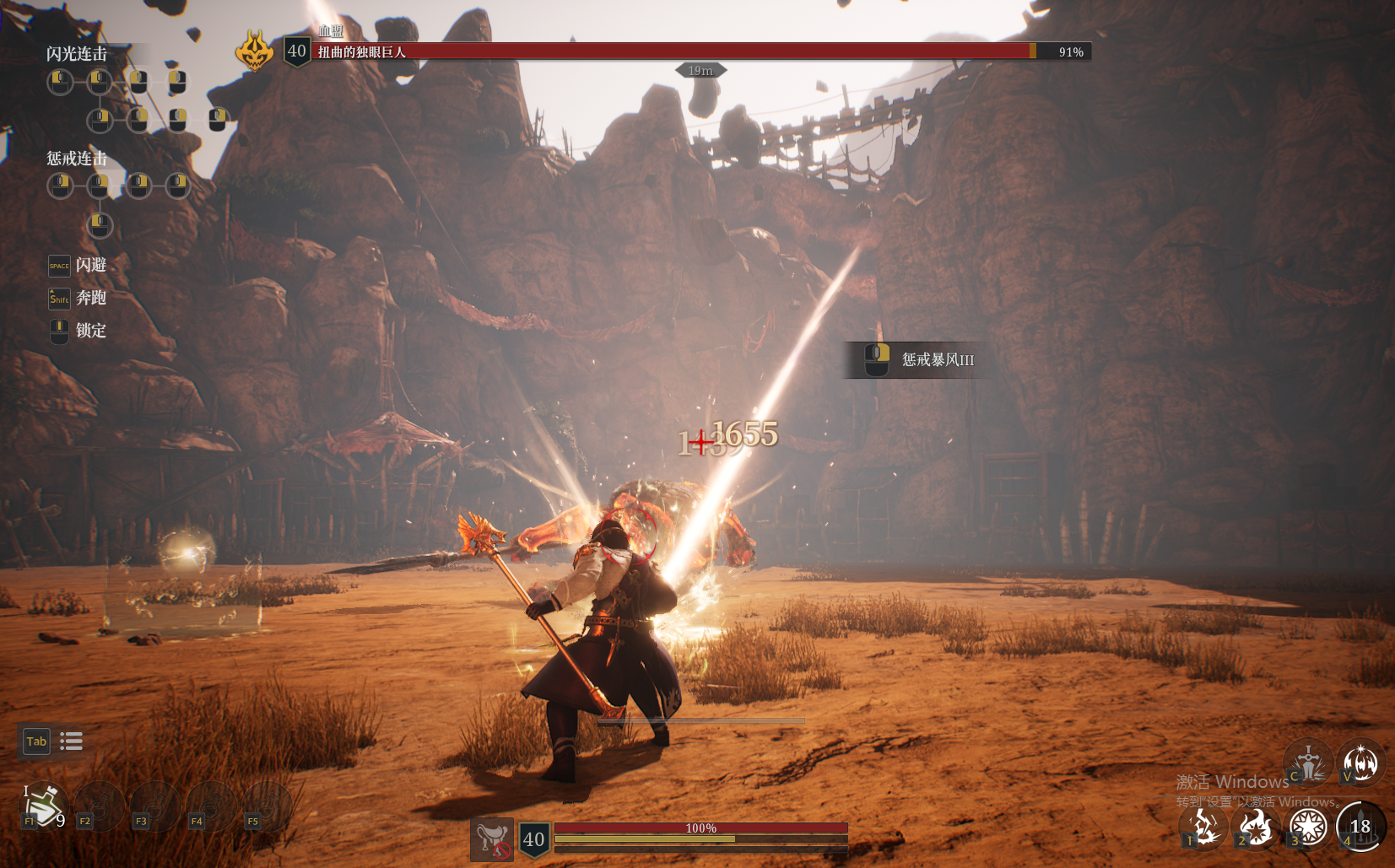Activate the flame burst skill in slot 2

[x=1256, y=827]
